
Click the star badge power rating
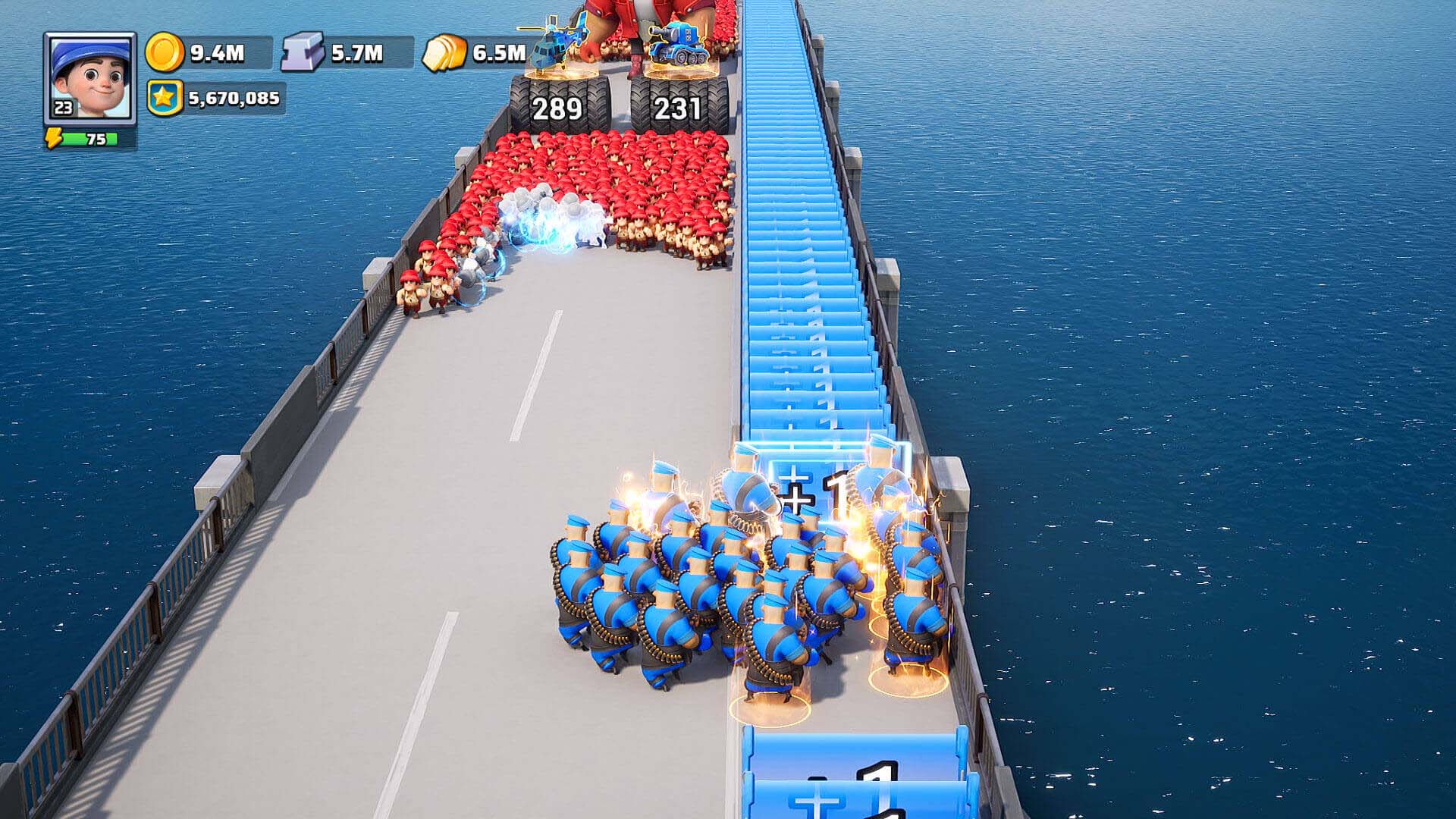point(165,99)
